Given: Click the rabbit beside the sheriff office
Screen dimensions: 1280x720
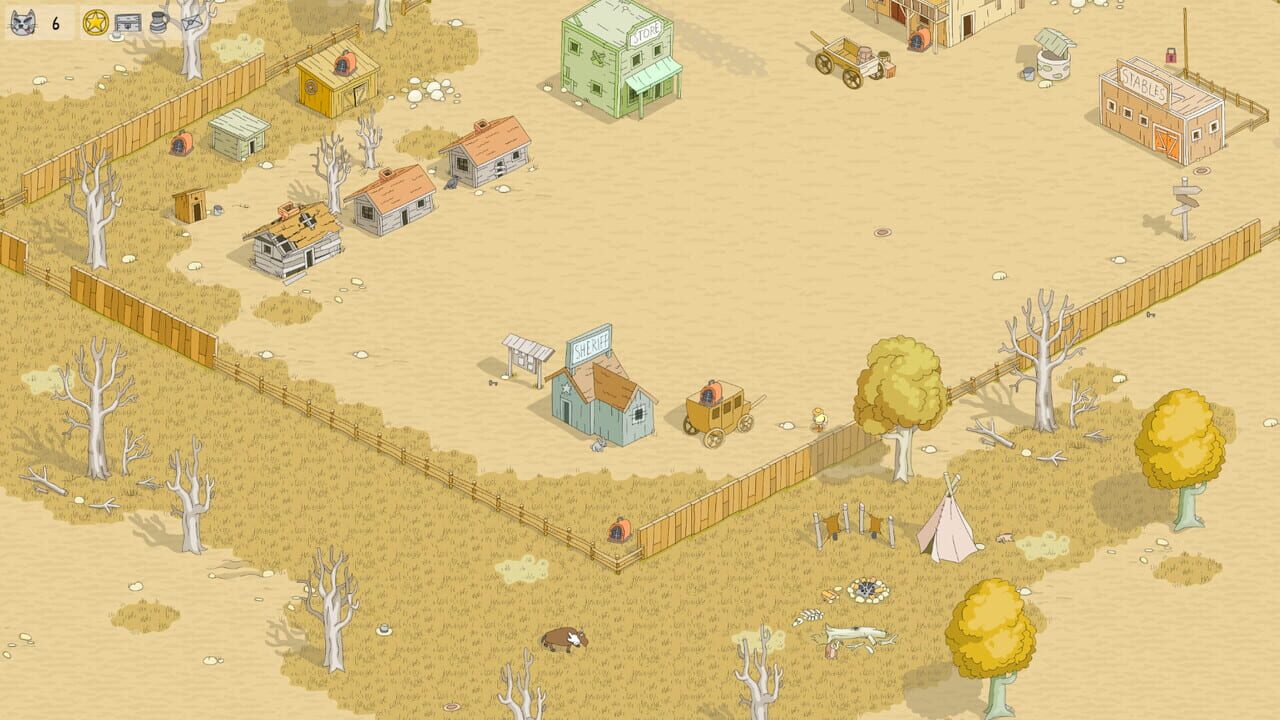Looking at the screenshot, I should [598, 444].
